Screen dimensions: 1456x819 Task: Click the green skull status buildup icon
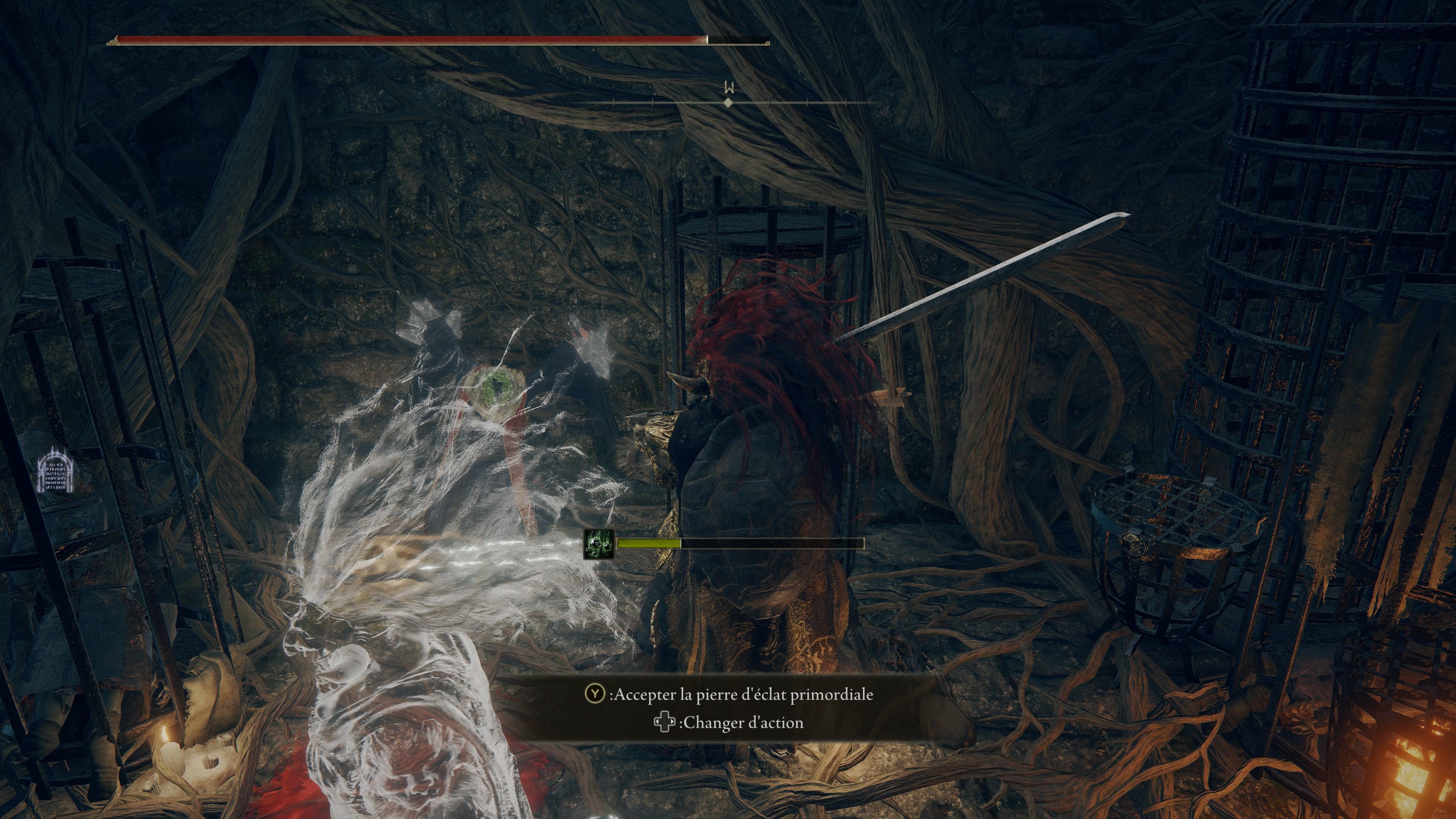(x=599, y=544)
